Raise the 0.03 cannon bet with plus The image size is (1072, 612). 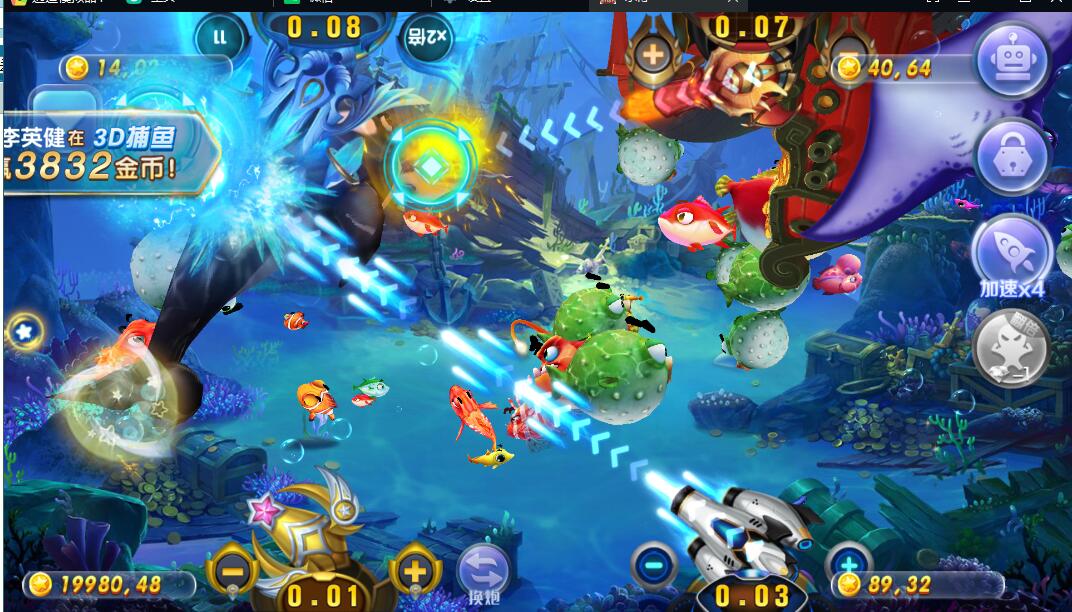click(848, 563)
